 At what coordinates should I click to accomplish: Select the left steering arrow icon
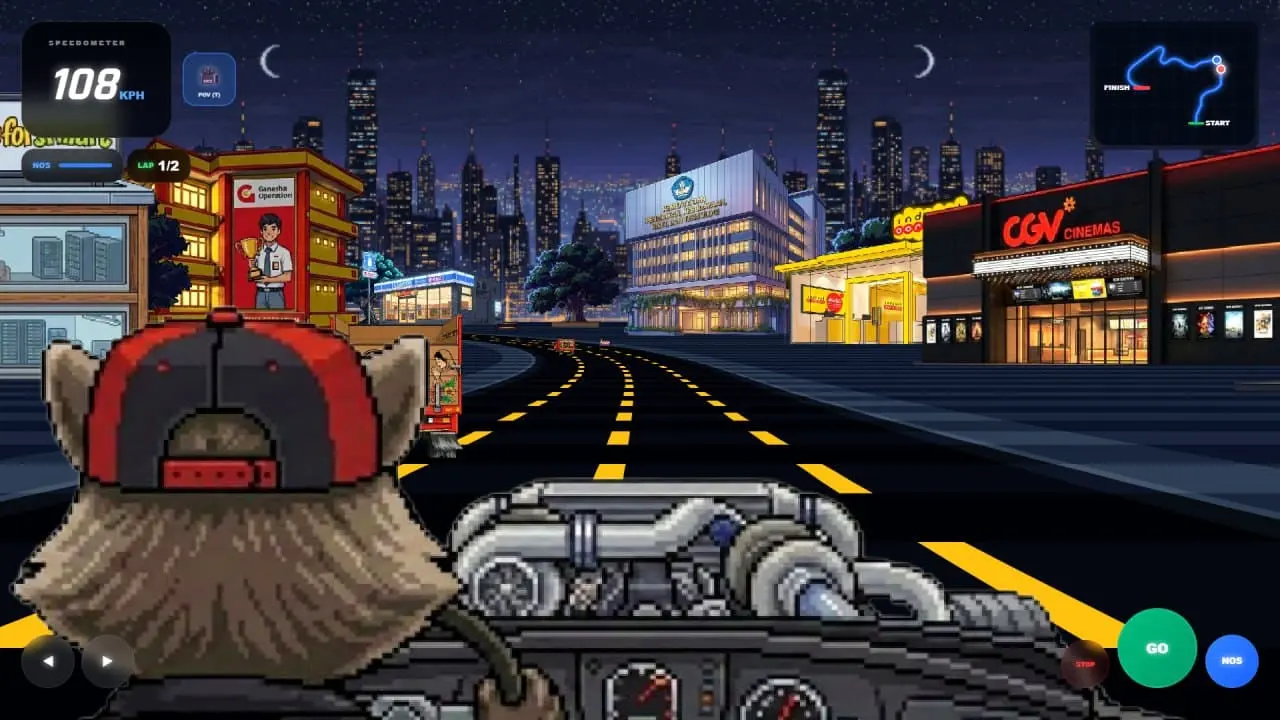pos(48,661)
